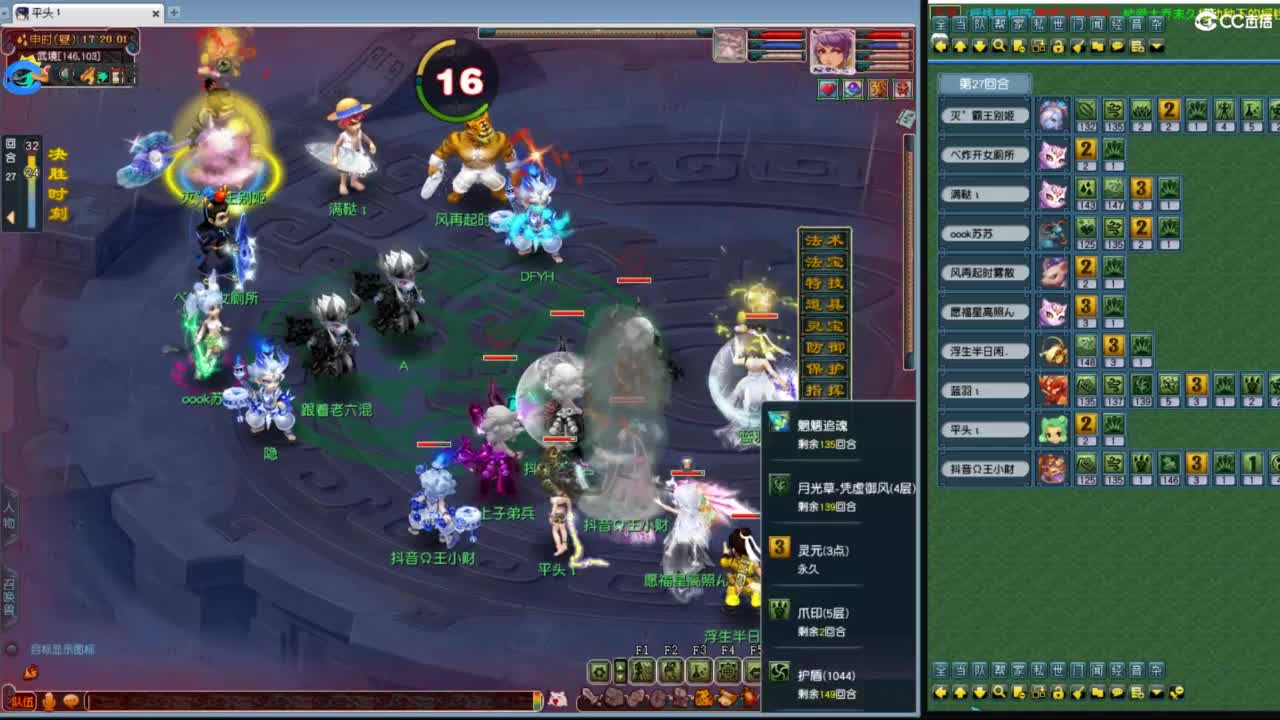Expand the yellow chevron at the CC toolbar end
The image size is (1280, 720).
pos(1155,46)
